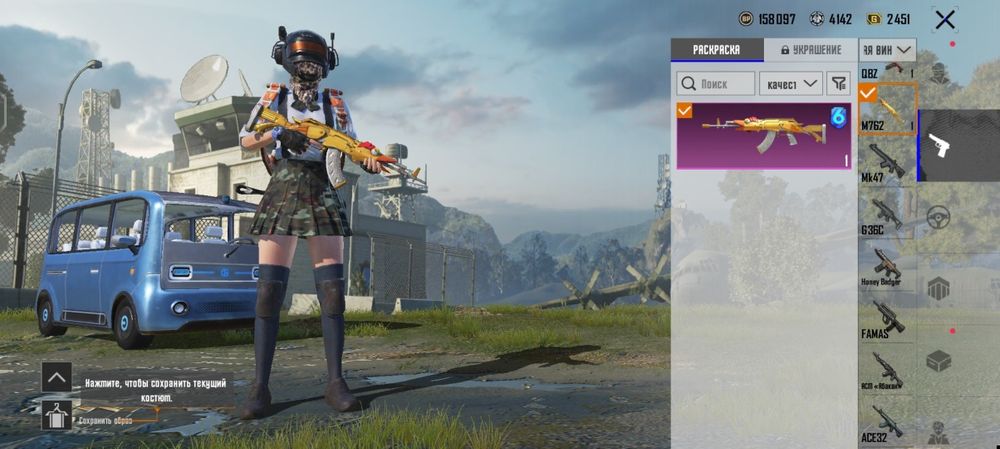Image resolution: width=1000 pixels, height=449 pixels.
Task: Select M762 in the weapon list
Action: point(887,110)
